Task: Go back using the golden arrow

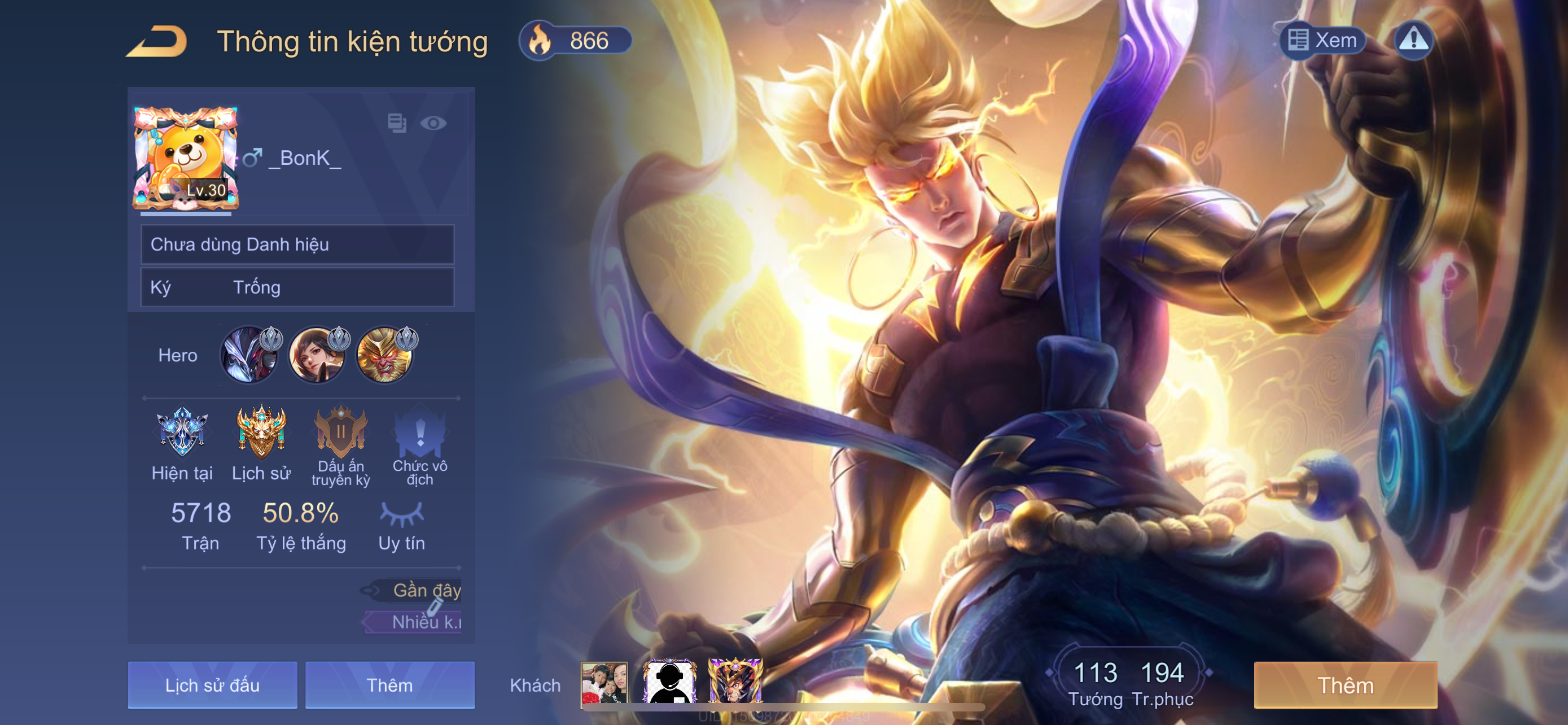Action: tap(157, 41)
